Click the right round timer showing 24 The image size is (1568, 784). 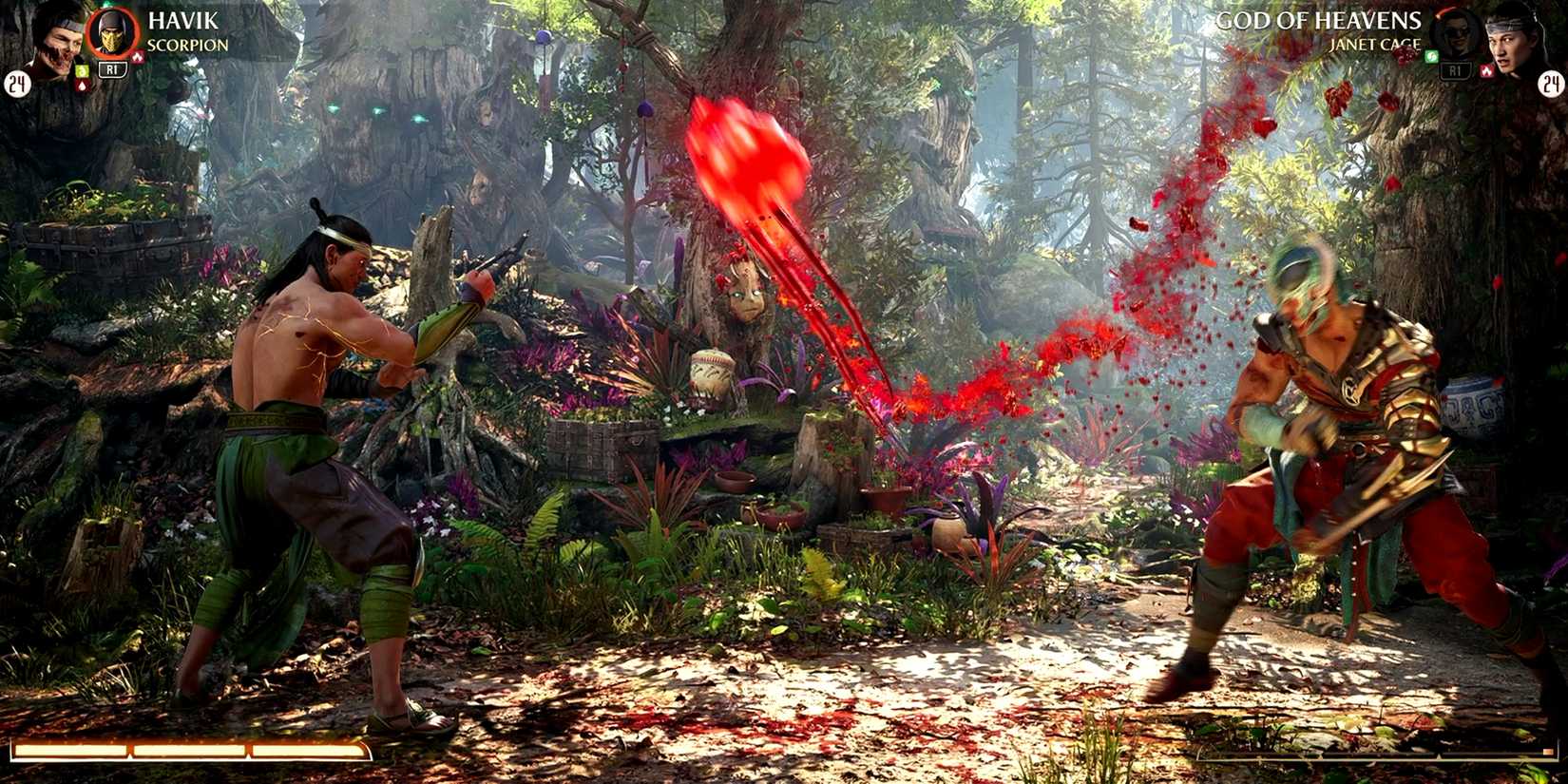point(1551,84)
